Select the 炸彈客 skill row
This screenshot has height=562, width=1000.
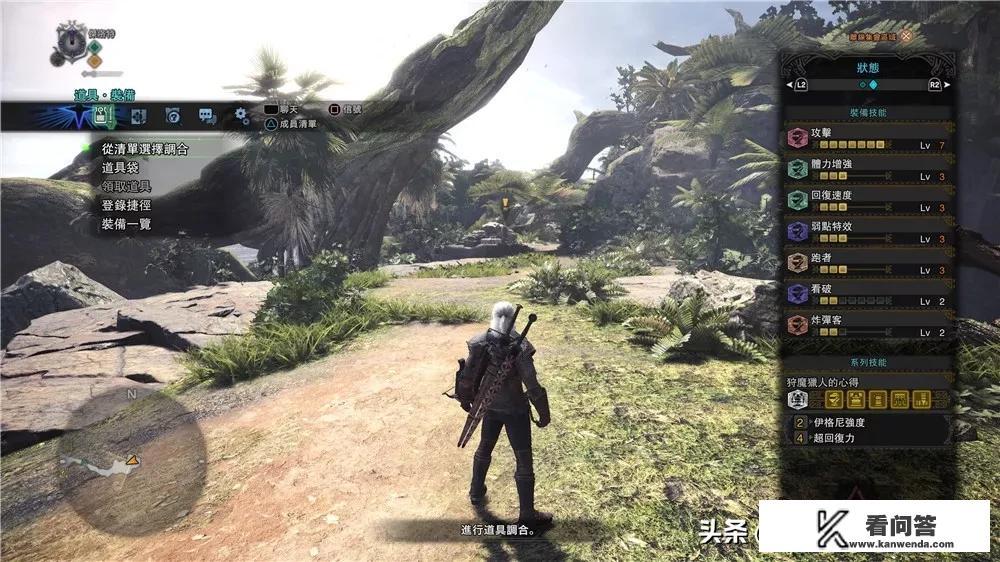[x=866, y=325]
